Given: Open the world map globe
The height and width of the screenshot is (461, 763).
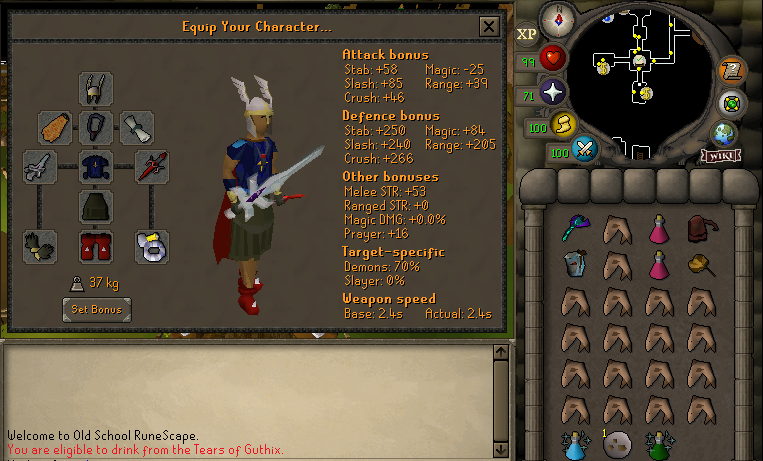Looking at the screenshot, I should [724, 133].
